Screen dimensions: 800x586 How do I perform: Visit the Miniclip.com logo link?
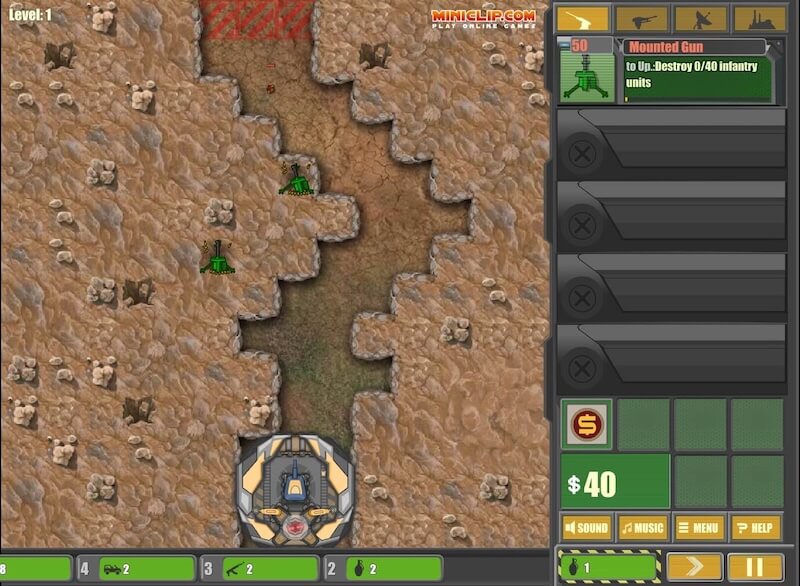tap(483, 18)
